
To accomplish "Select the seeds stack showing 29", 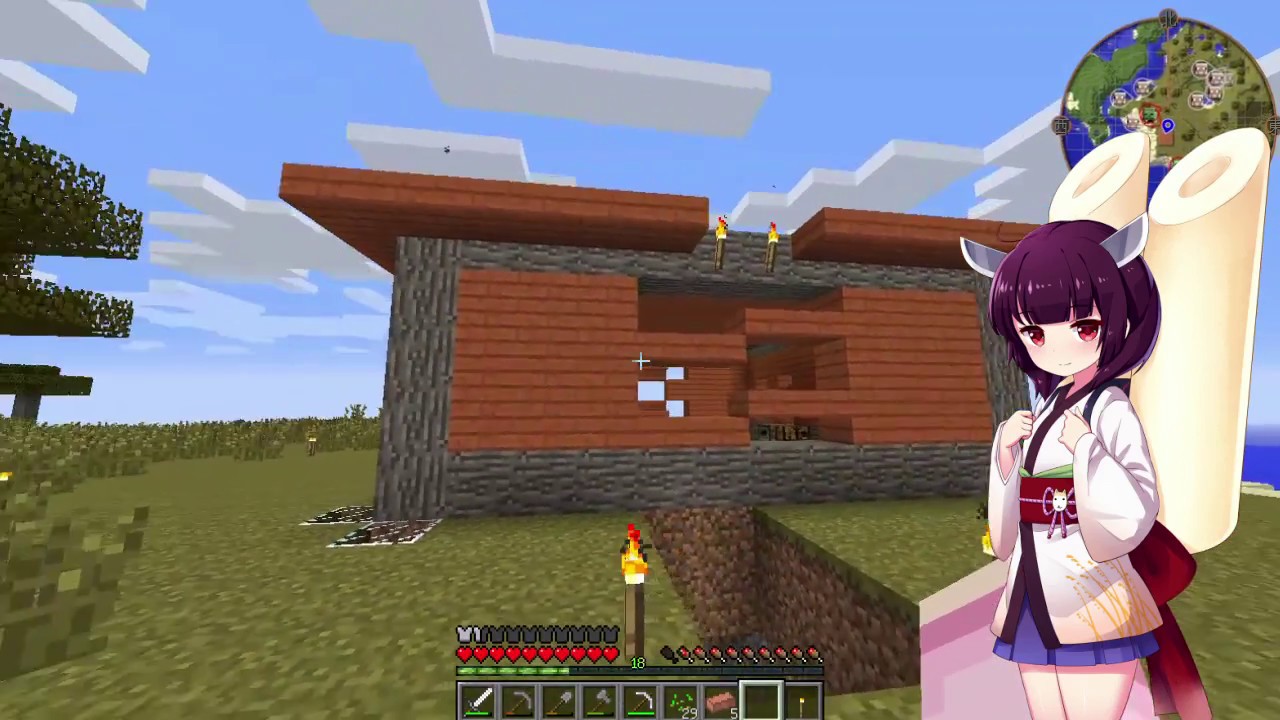I will pos(680,700).
